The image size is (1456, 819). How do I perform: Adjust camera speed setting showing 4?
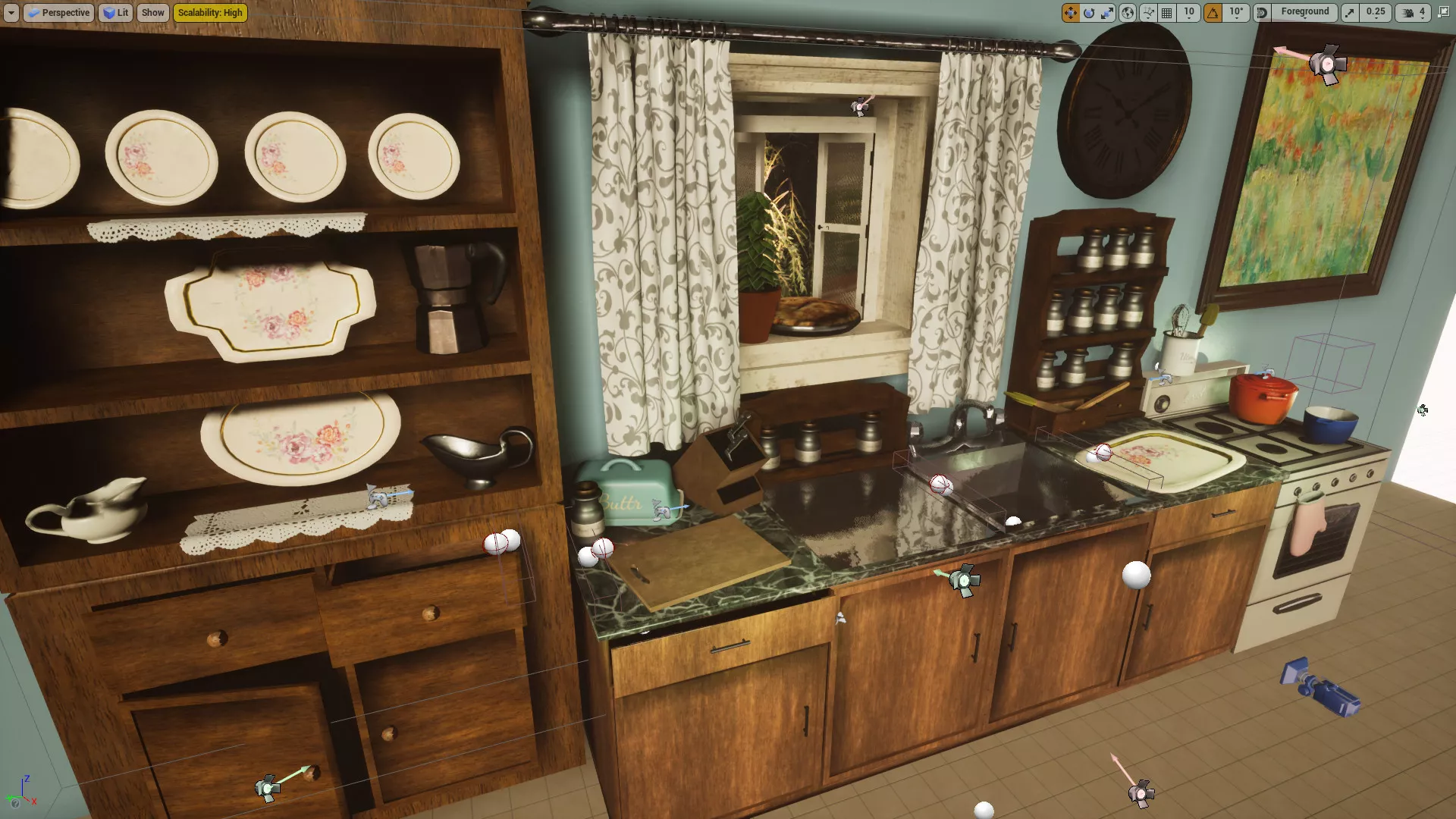coord(1414,13)
